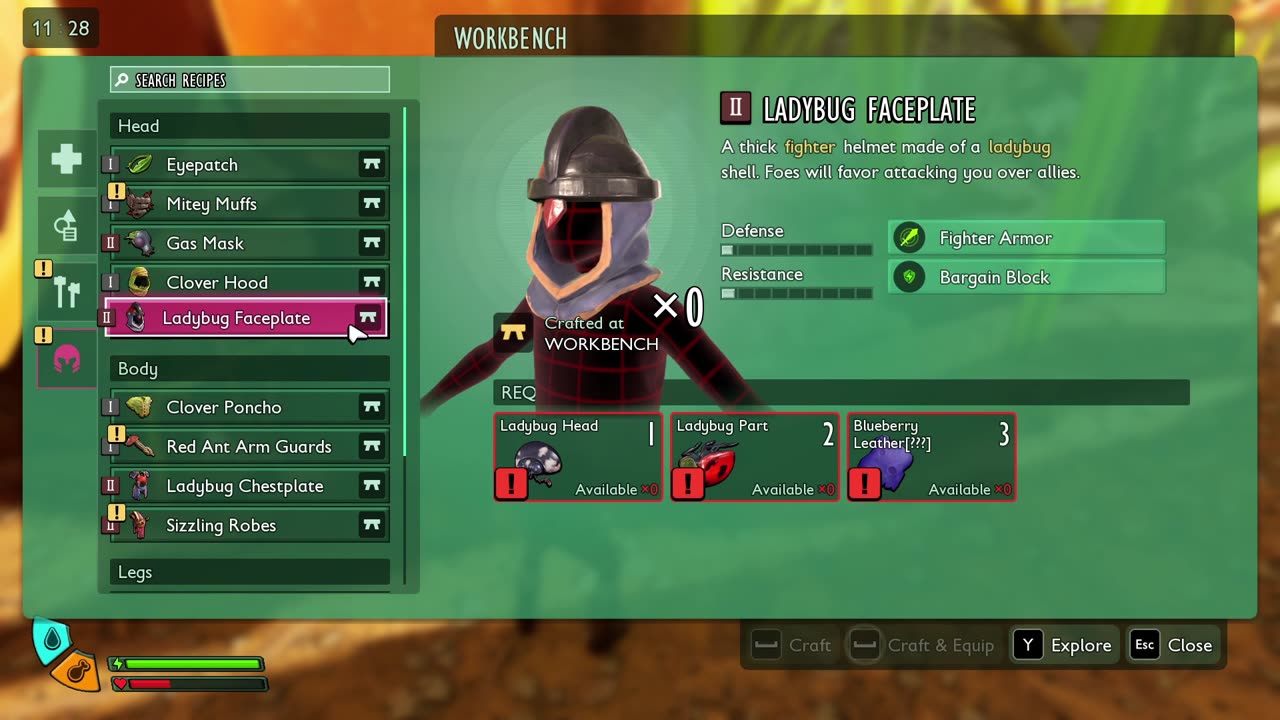The height and width of the screenshot is (720, 1280).
Task: Choose the Red Ant Arm Guards recipe
Action: point(246,446)
